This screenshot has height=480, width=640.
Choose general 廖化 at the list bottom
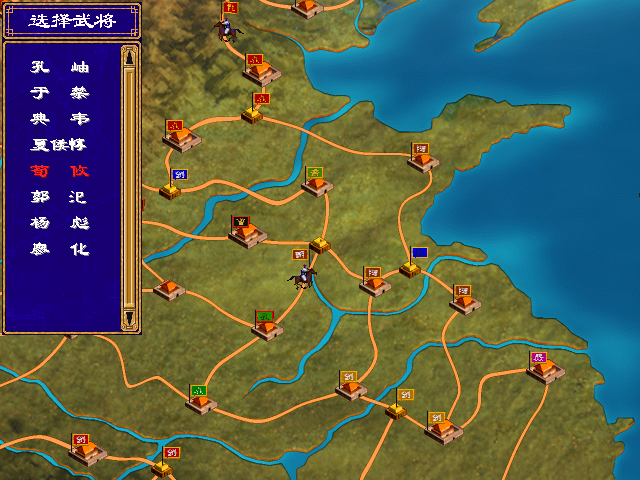tap(60, 249)
